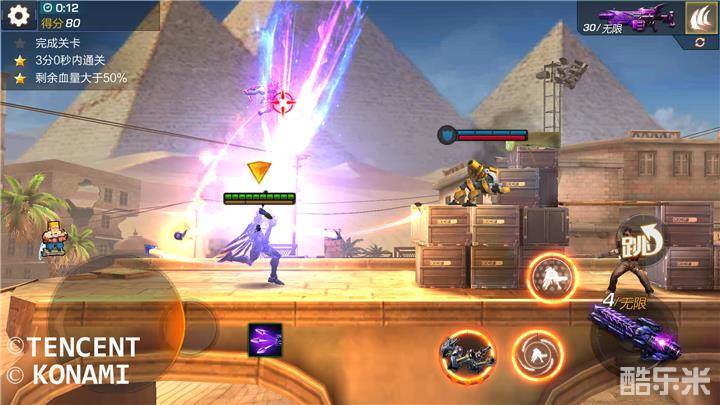
Task: Activate the mech robot summon skill
Action: (x=467, y=354)
